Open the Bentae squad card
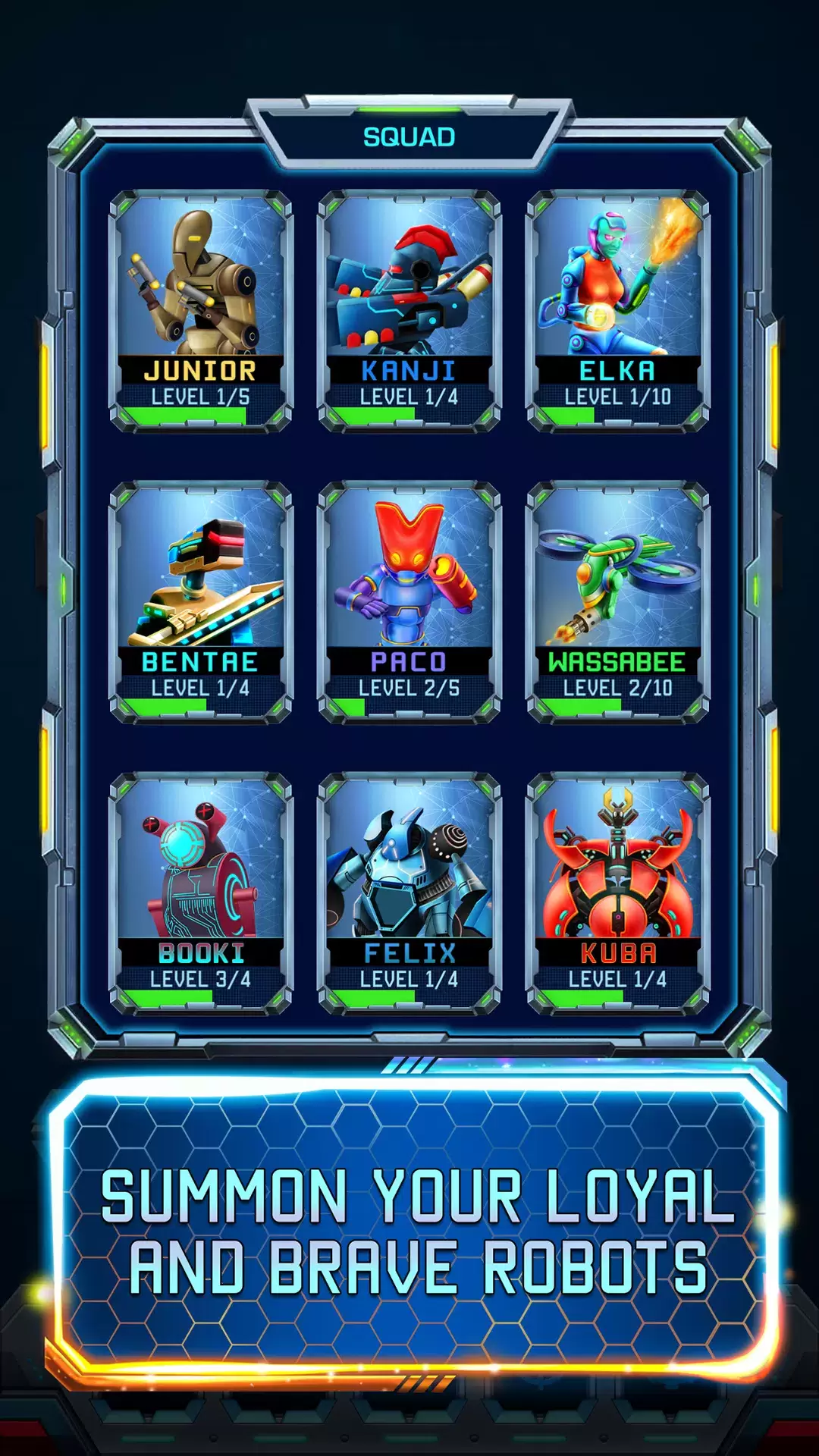Image resolution: width=819 pixels, height=1456 pixels. coord(201,602)
